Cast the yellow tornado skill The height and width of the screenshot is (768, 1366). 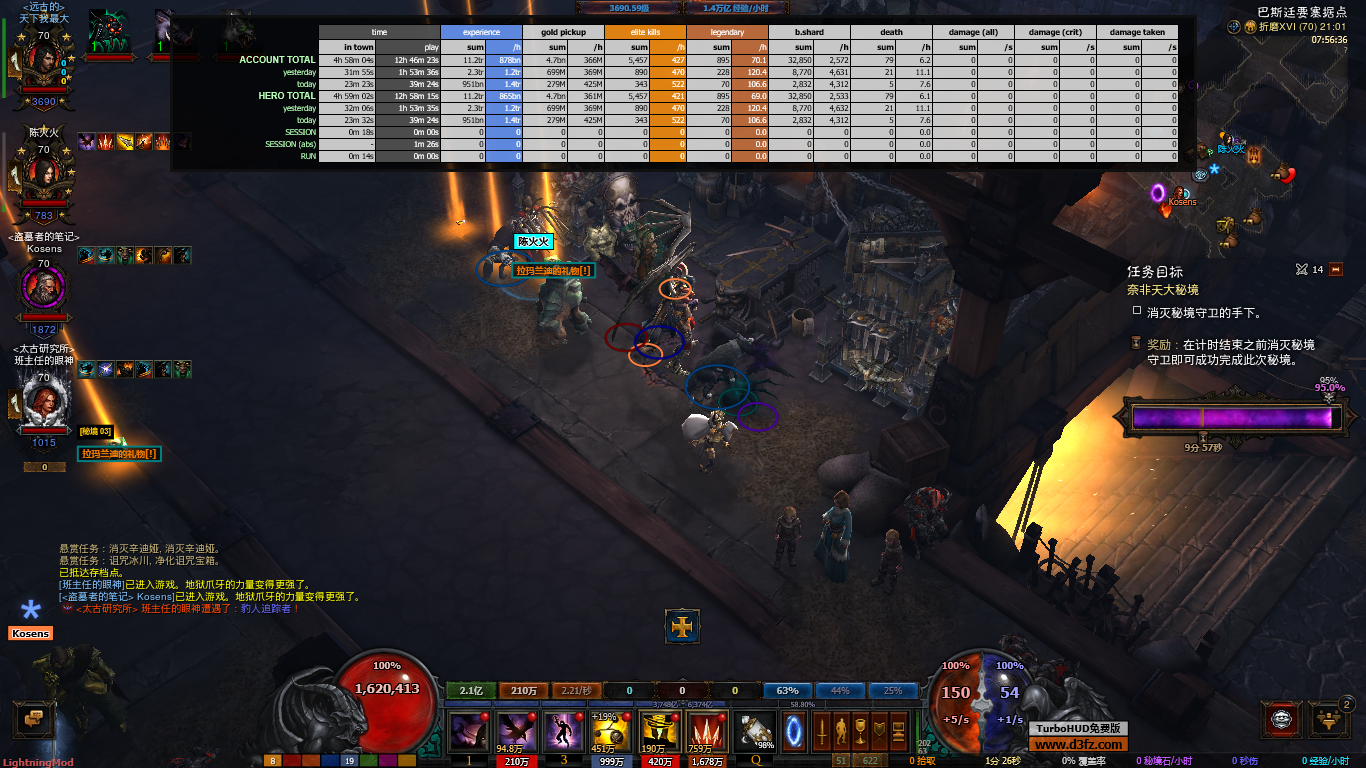[659, 732]
